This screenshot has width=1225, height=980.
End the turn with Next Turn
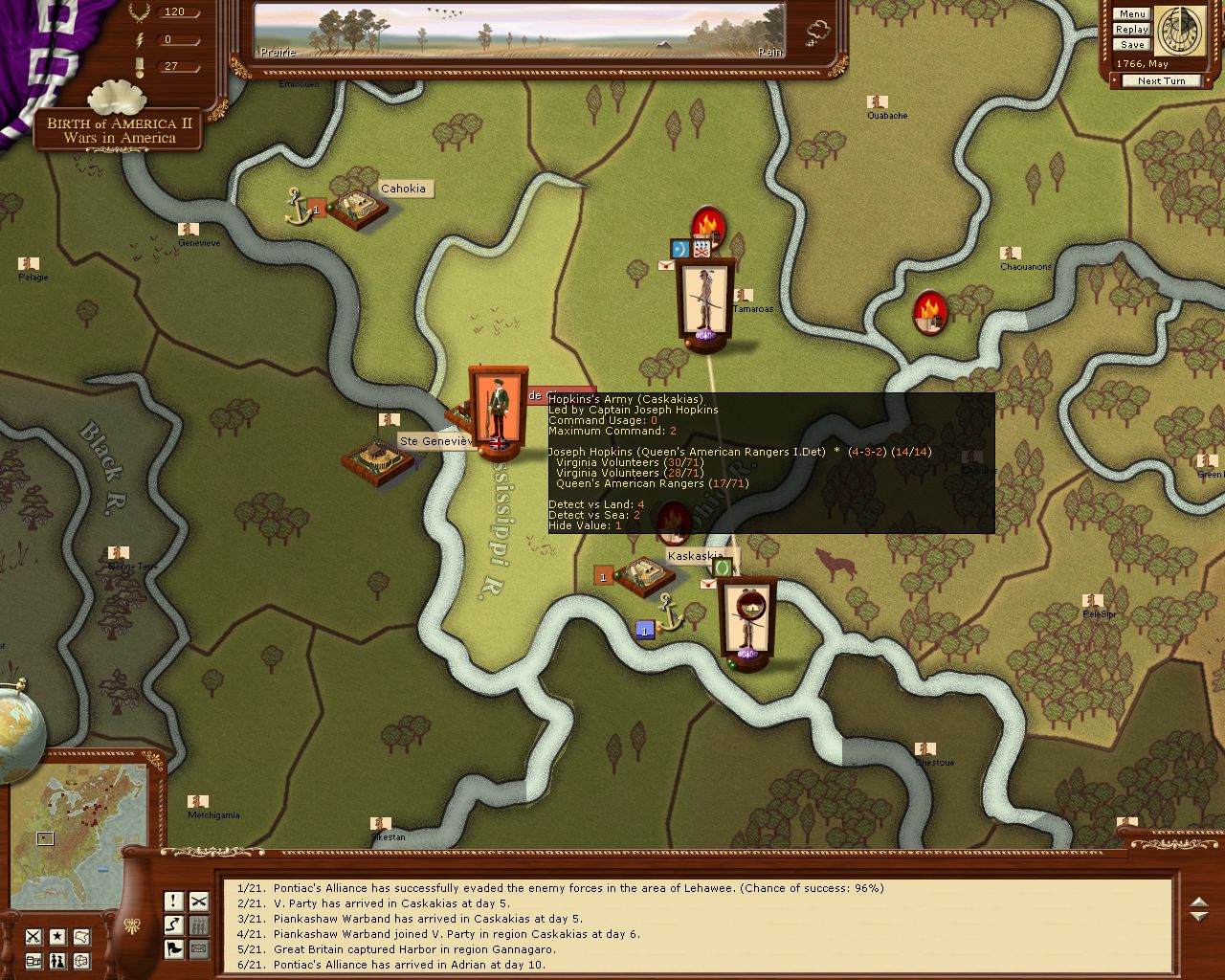pyautogui.click(x=1161, y=81)
